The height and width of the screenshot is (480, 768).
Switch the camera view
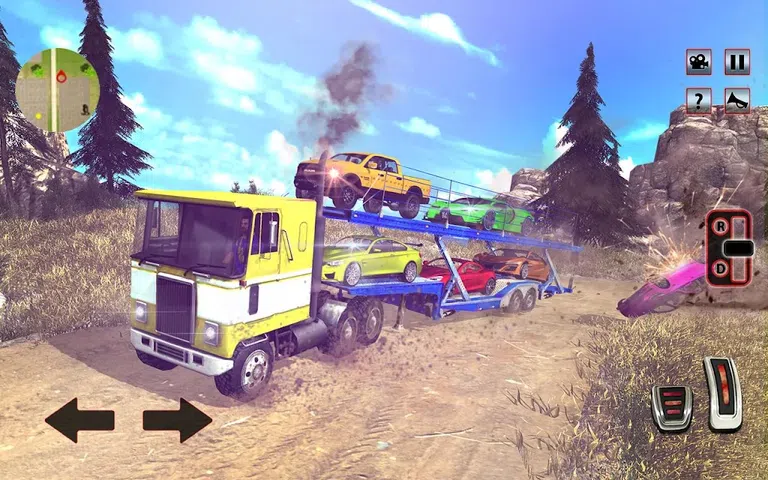tap(699, 62)
